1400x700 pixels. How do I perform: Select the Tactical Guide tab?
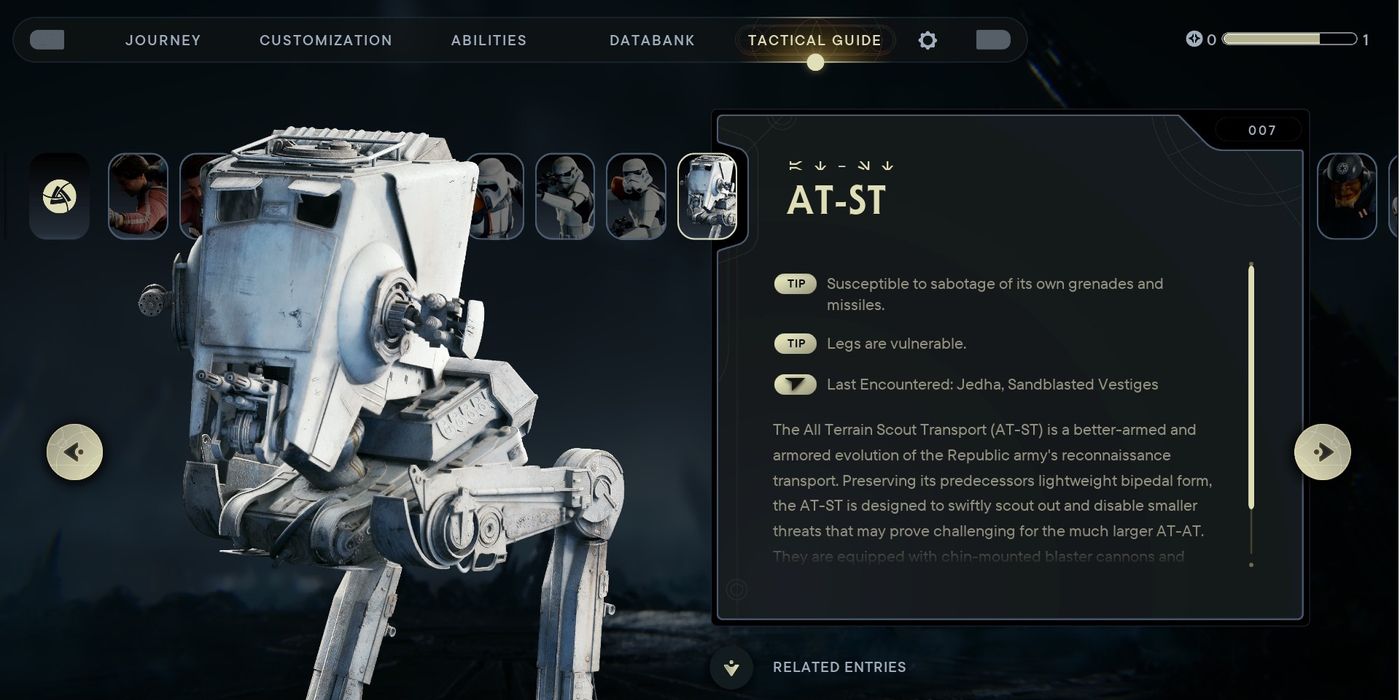(x=815, y=40)
